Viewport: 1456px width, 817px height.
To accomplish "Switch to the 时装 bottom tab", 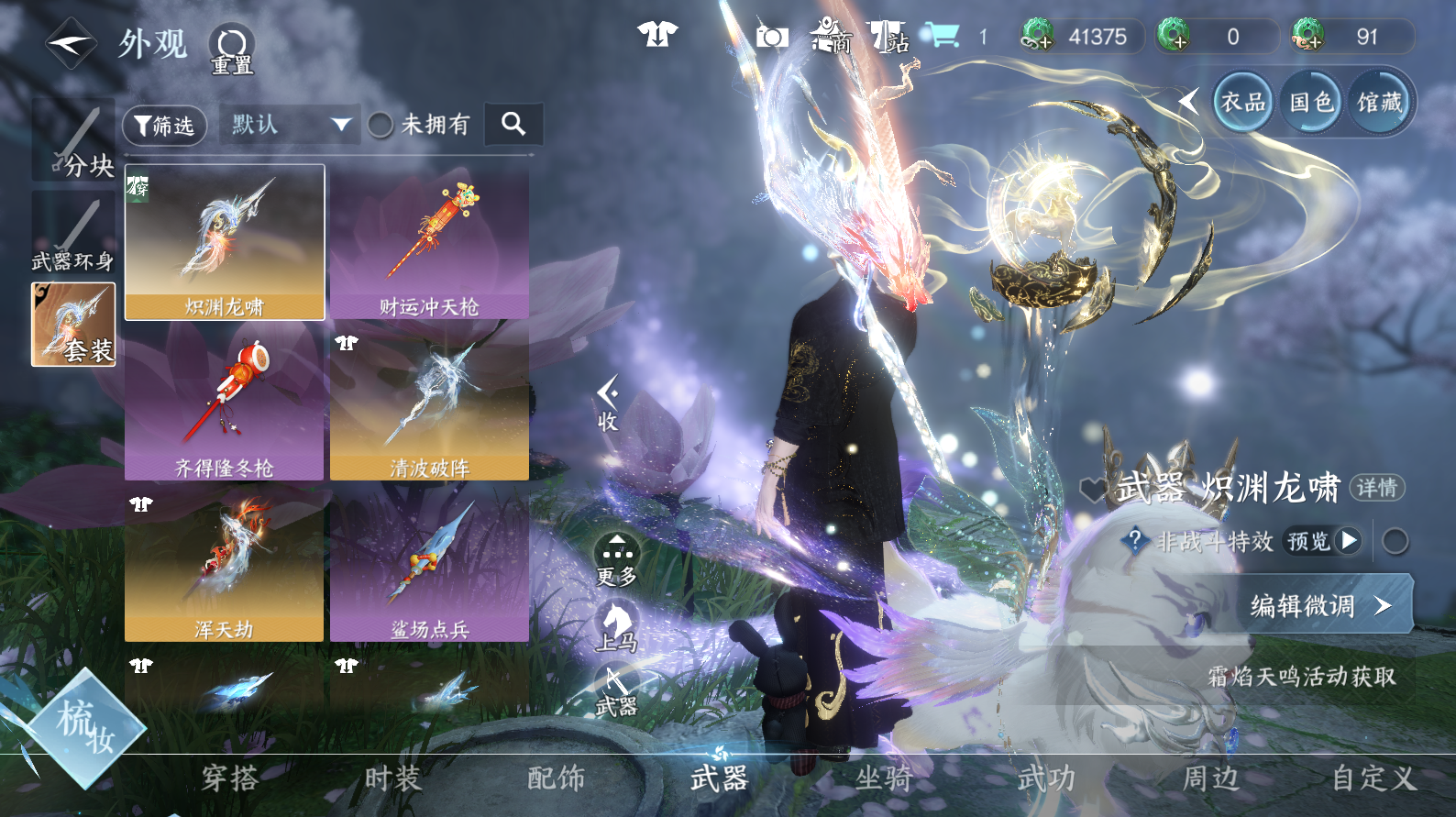I will [x=392, y=778].
